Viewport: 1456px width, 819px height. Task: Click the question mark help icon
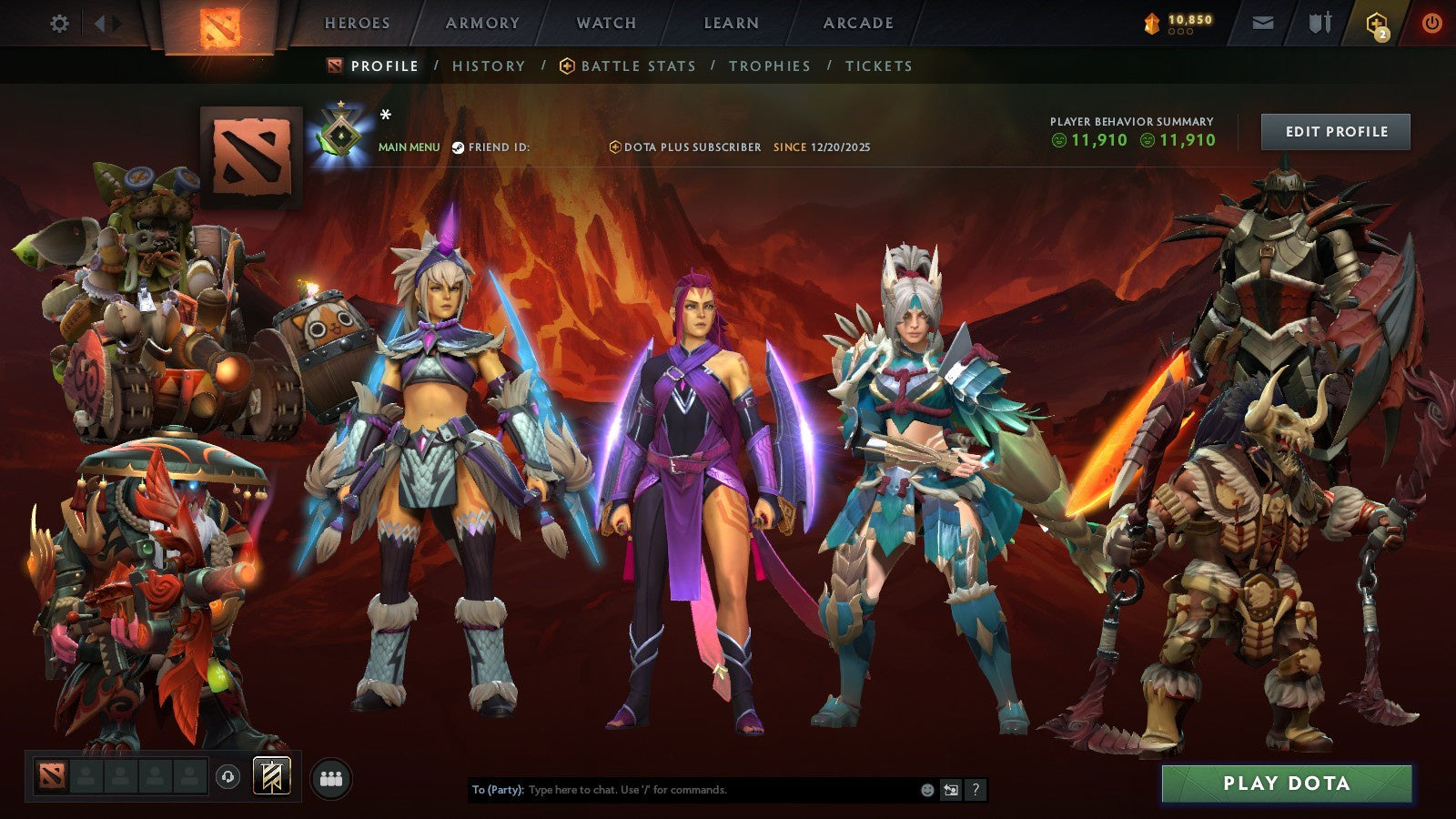pos(975,791)
